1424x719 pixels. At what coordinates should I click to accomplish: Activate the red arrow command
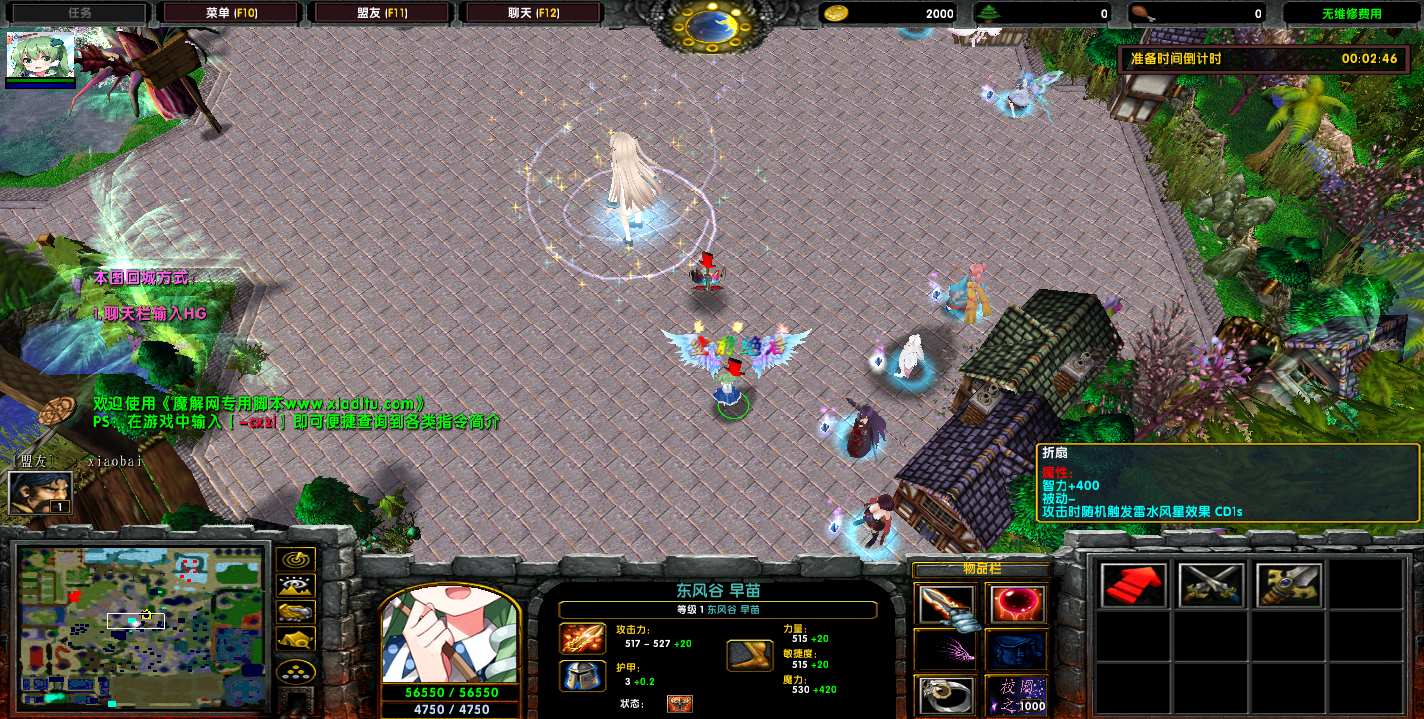tap(1133, 585)
